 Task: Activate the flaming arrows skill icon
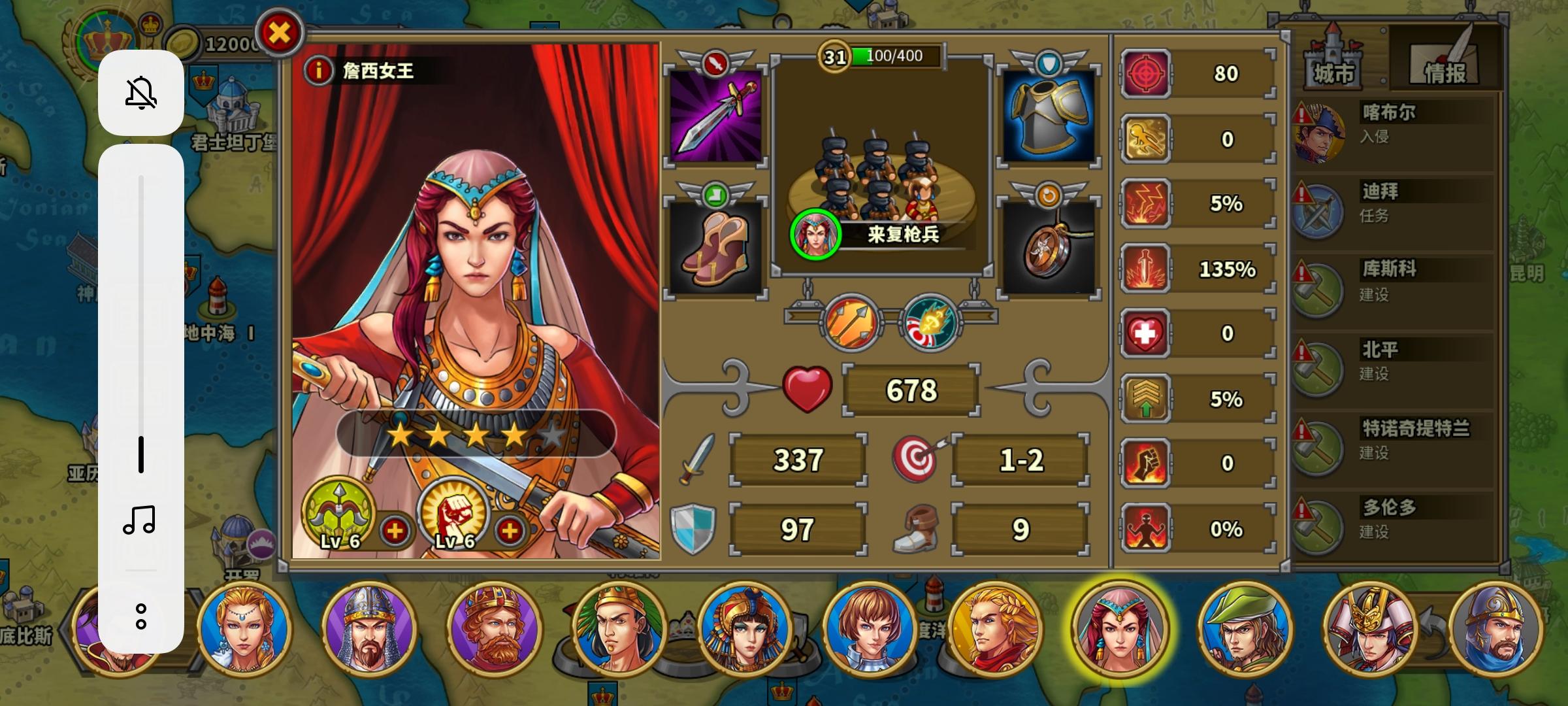coord(852,322)
